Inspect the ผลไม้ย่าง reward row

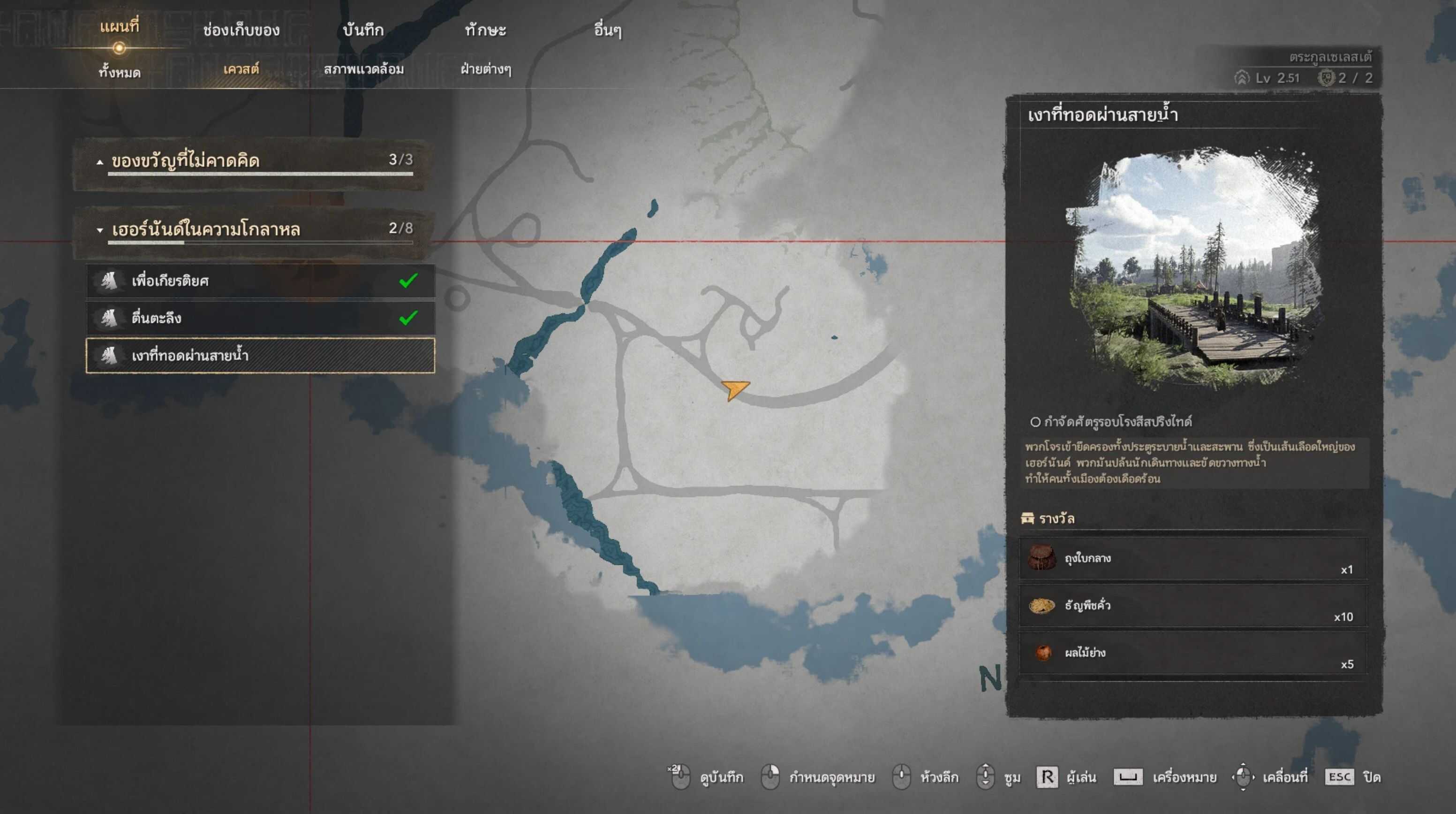pyautogui.click(x=1192, y=654)
